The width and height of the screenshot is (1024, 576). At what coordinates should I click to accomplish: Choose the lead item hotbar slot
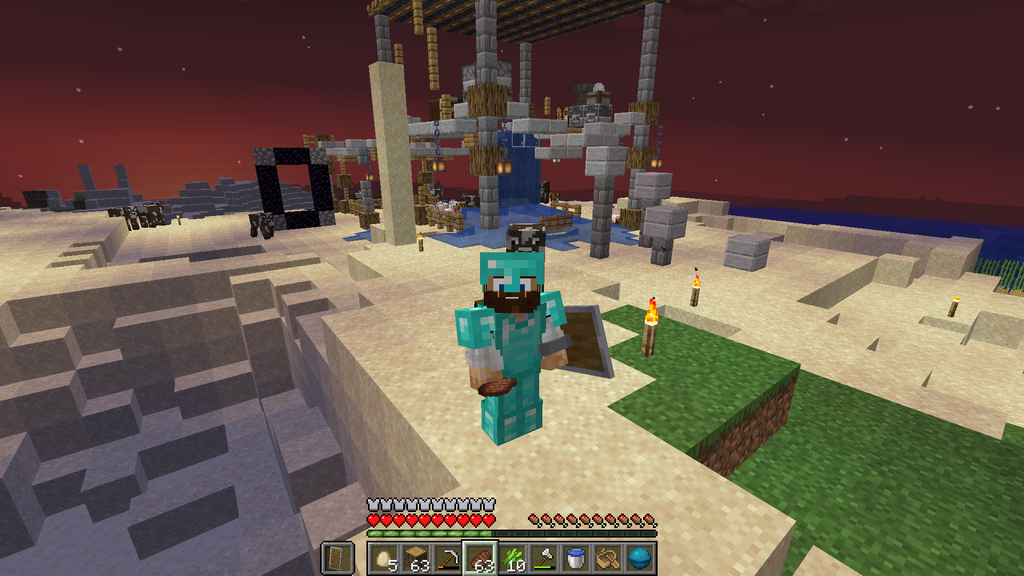609,557
